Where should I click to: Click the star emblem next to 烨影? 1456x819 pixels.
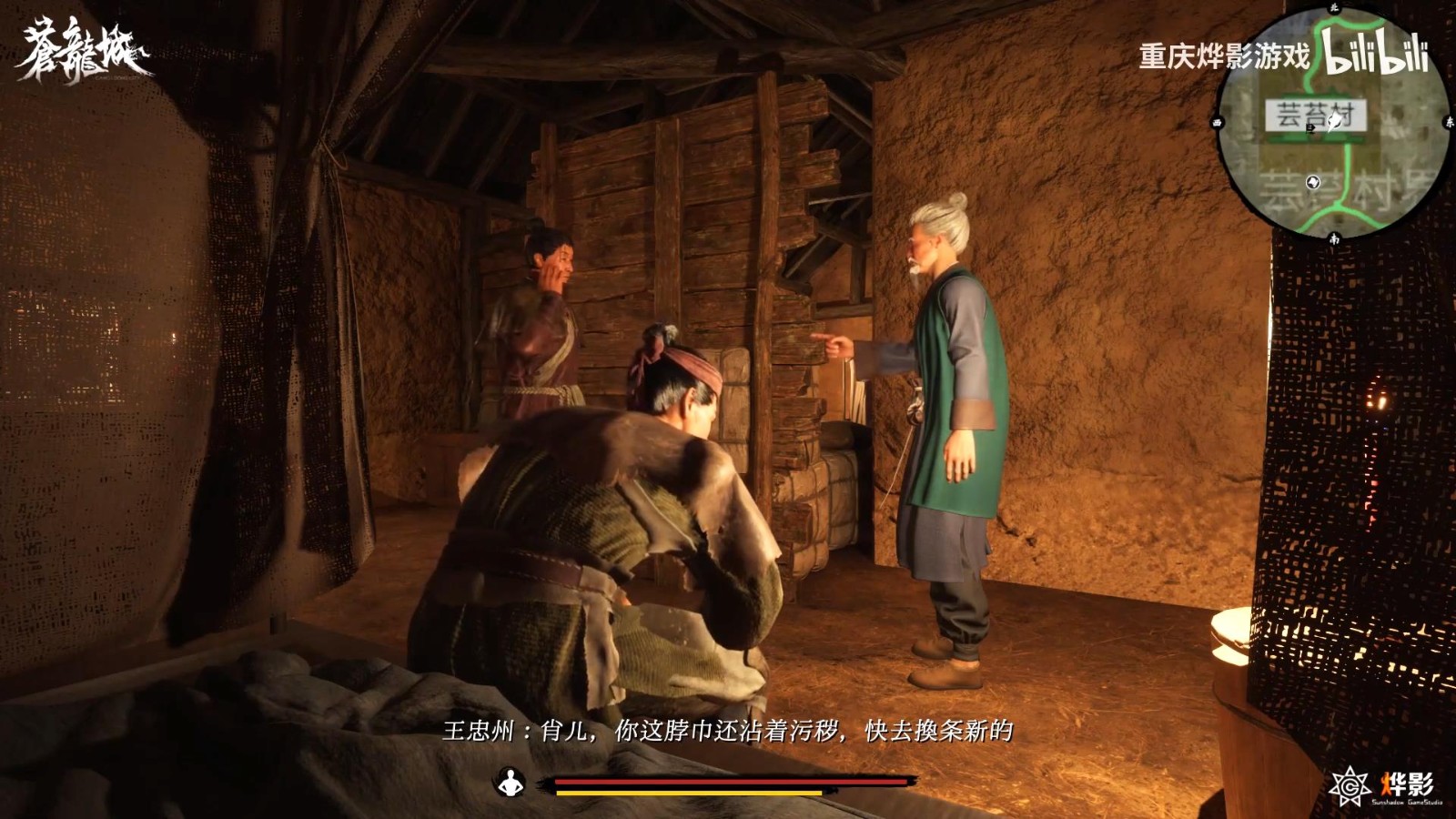click(1350, 785)
